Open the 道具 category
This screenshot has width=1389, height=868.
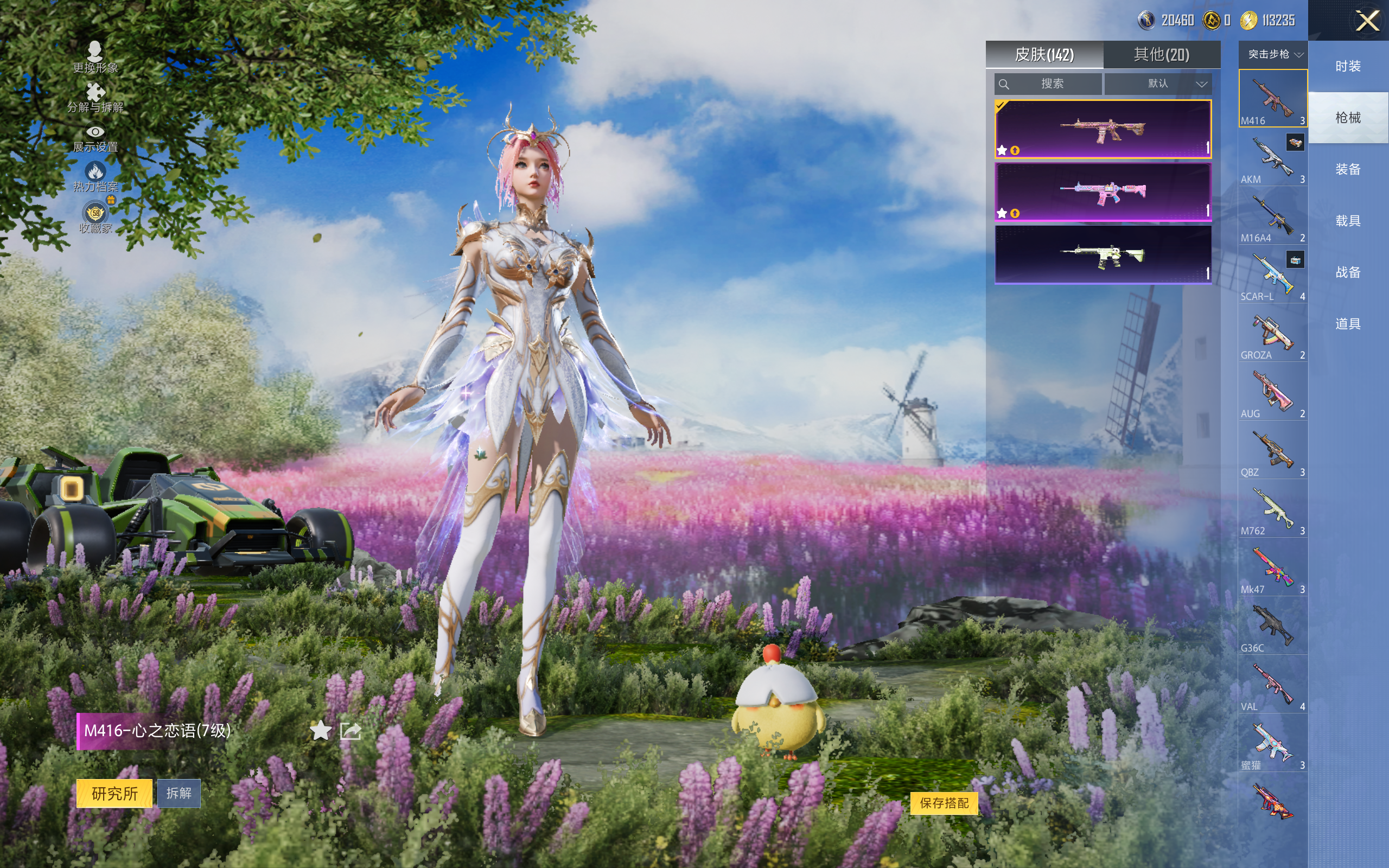click(1348, 324)
